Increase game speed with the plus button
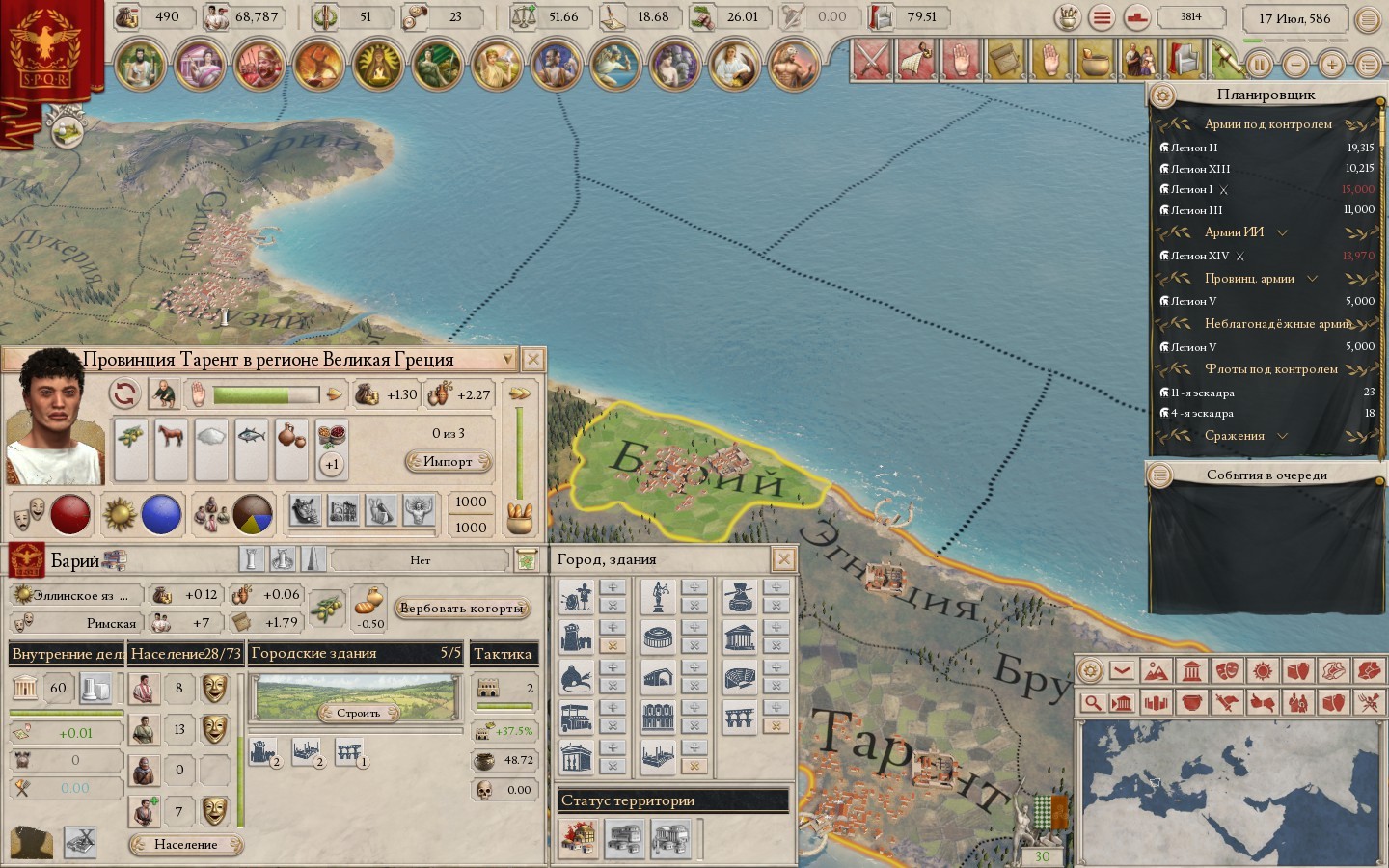Screen dimensions: 1389x868 click(x=1332, y=65)
